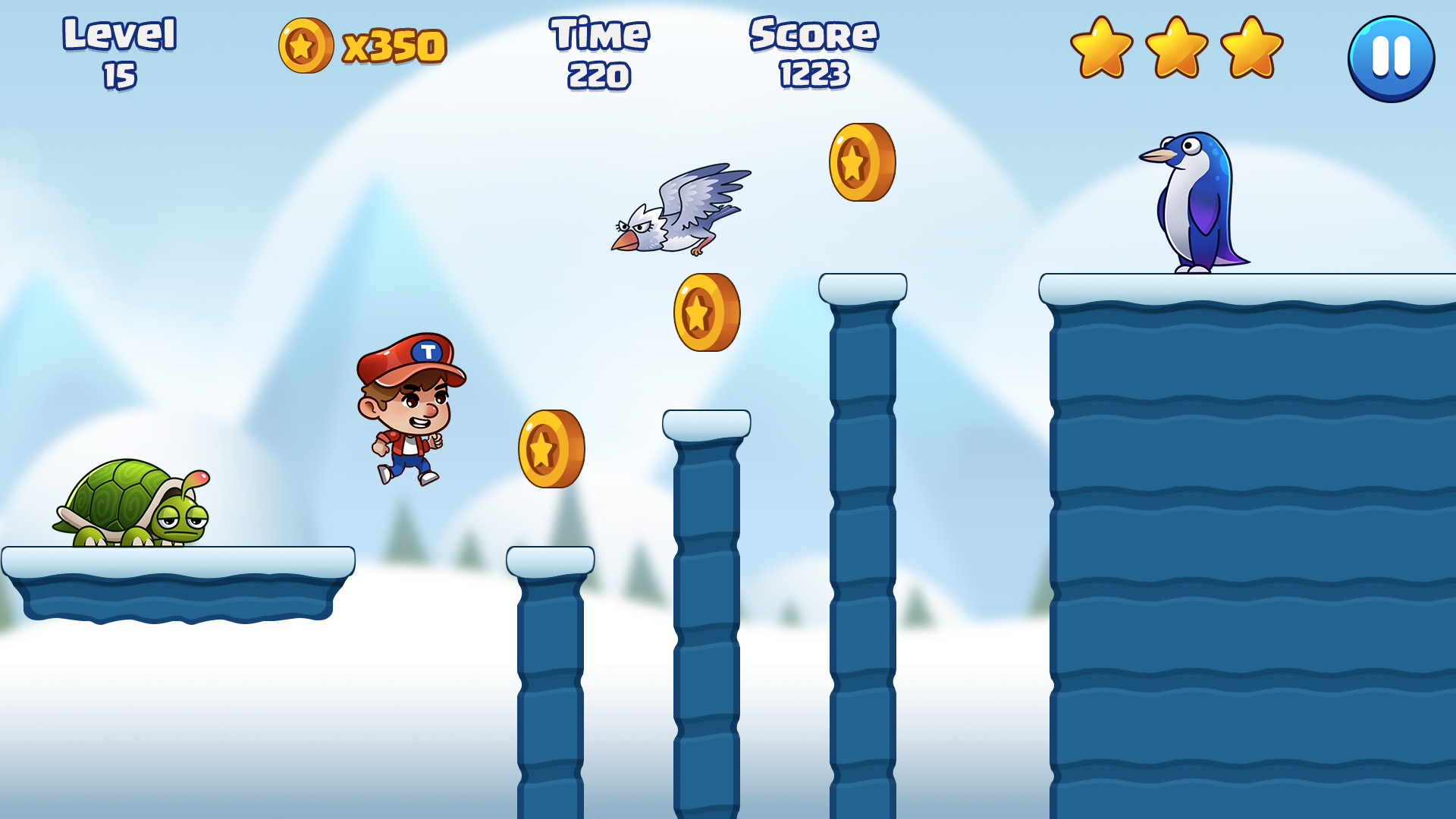Pause the game with the blue button
Image resolution: width=1456 pixels, height=819 pixels.
coord(1391,58)
